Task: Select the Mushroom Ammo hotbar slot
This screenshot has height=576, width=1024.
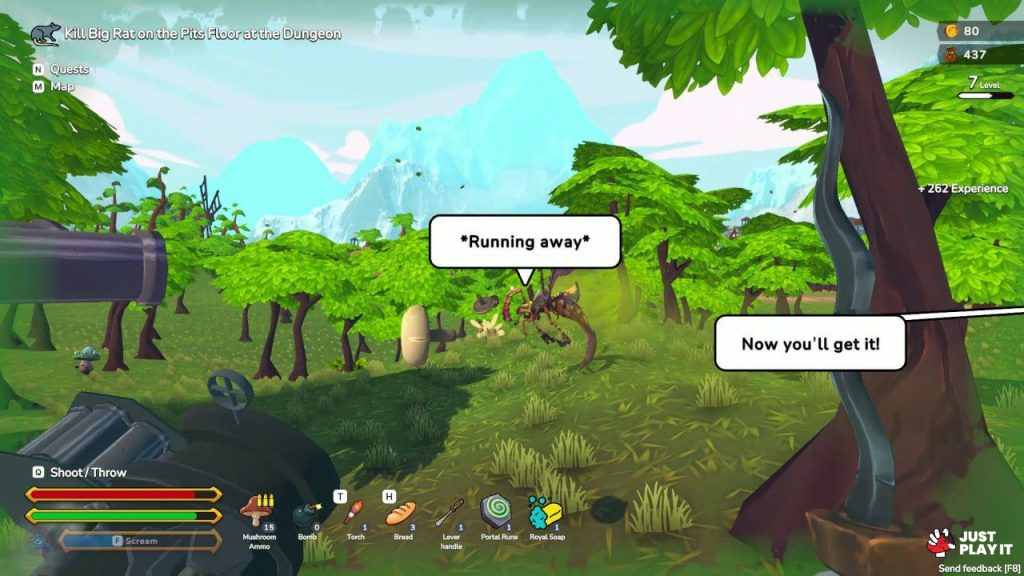Action: point(258,511)
